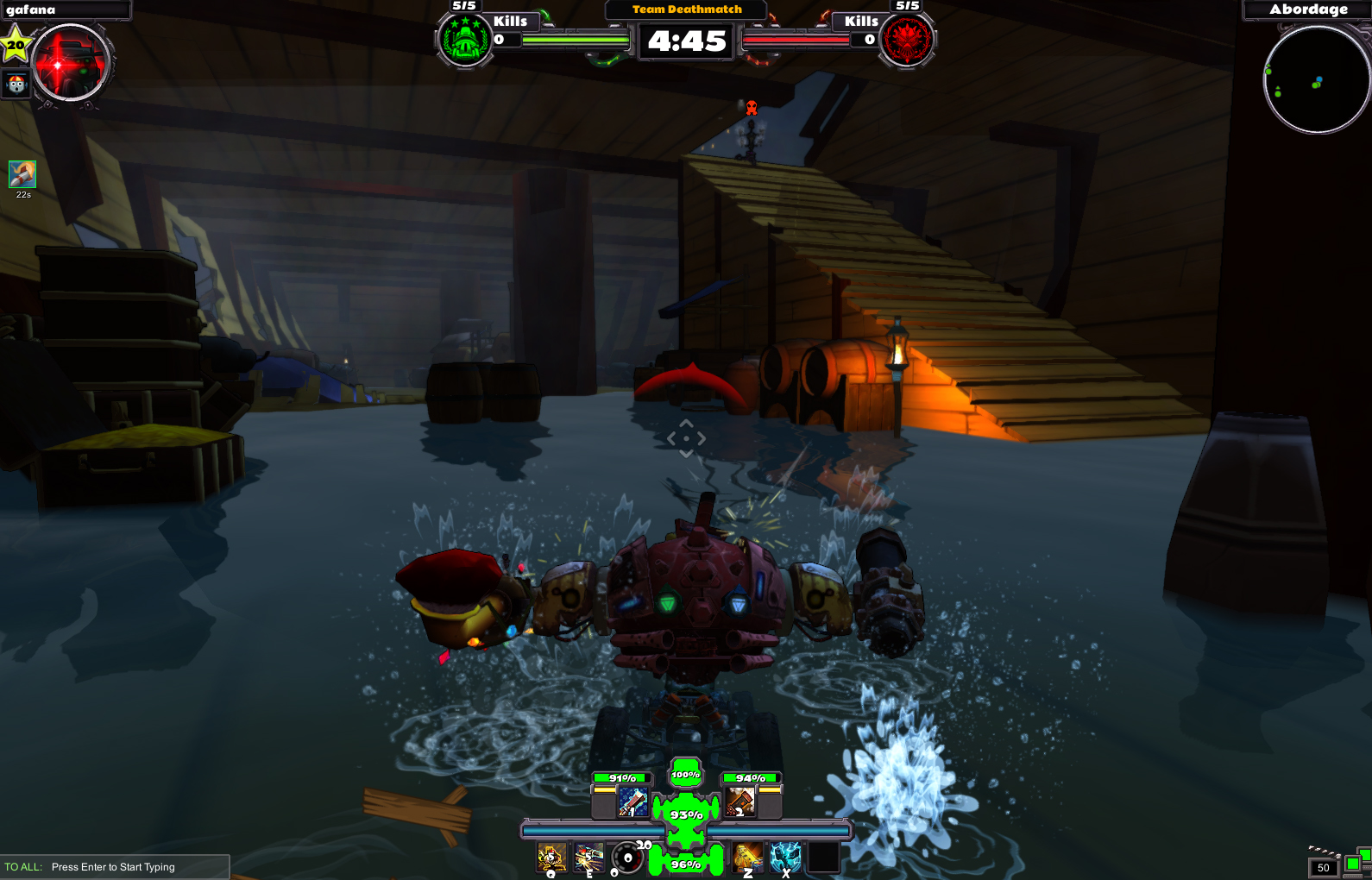Select the Abordage map title

tap(1308, 9)
